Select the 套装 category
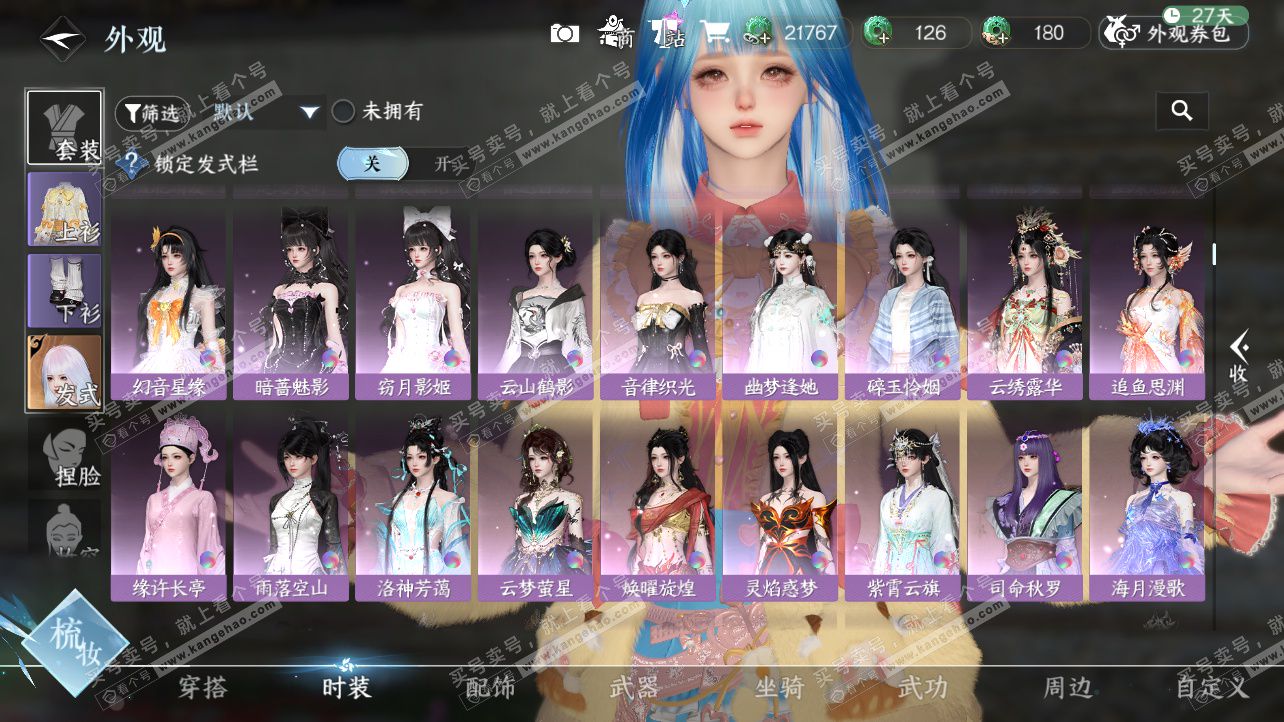The width and height of the screenshot is (1284, 722). 65,127
